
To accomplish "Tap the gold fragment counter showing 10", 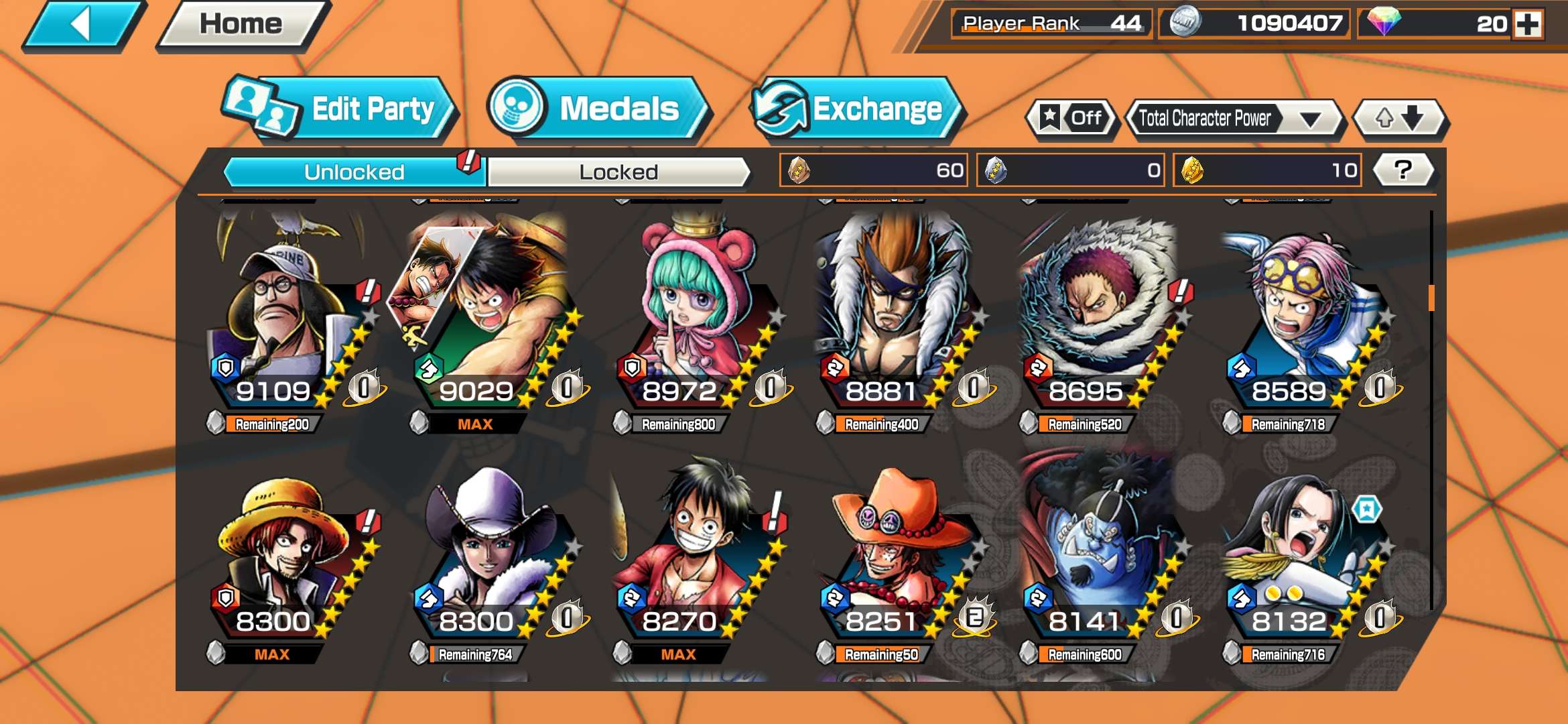I will point(1266,171).
